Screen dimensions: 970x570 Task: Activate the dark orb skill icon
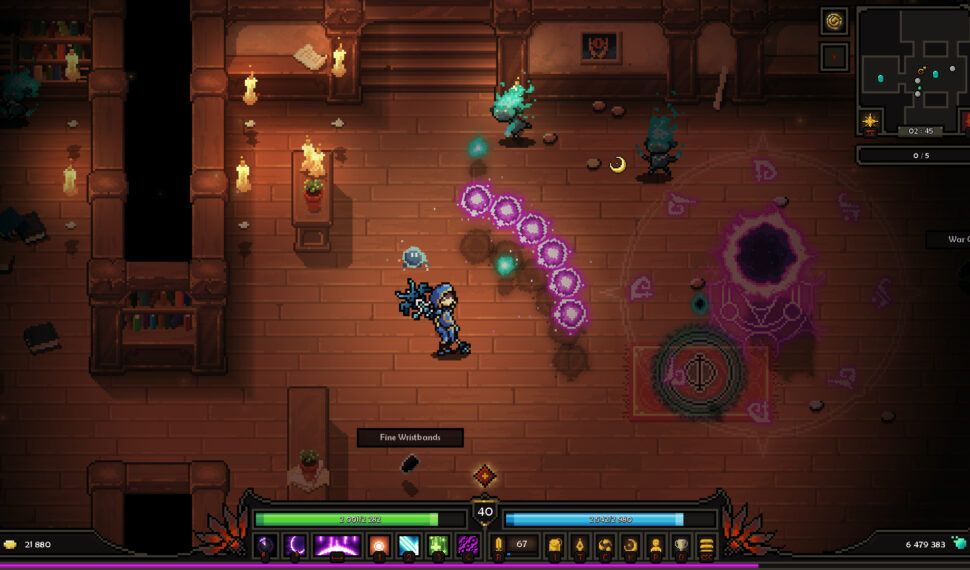click(x=266, y=545)
